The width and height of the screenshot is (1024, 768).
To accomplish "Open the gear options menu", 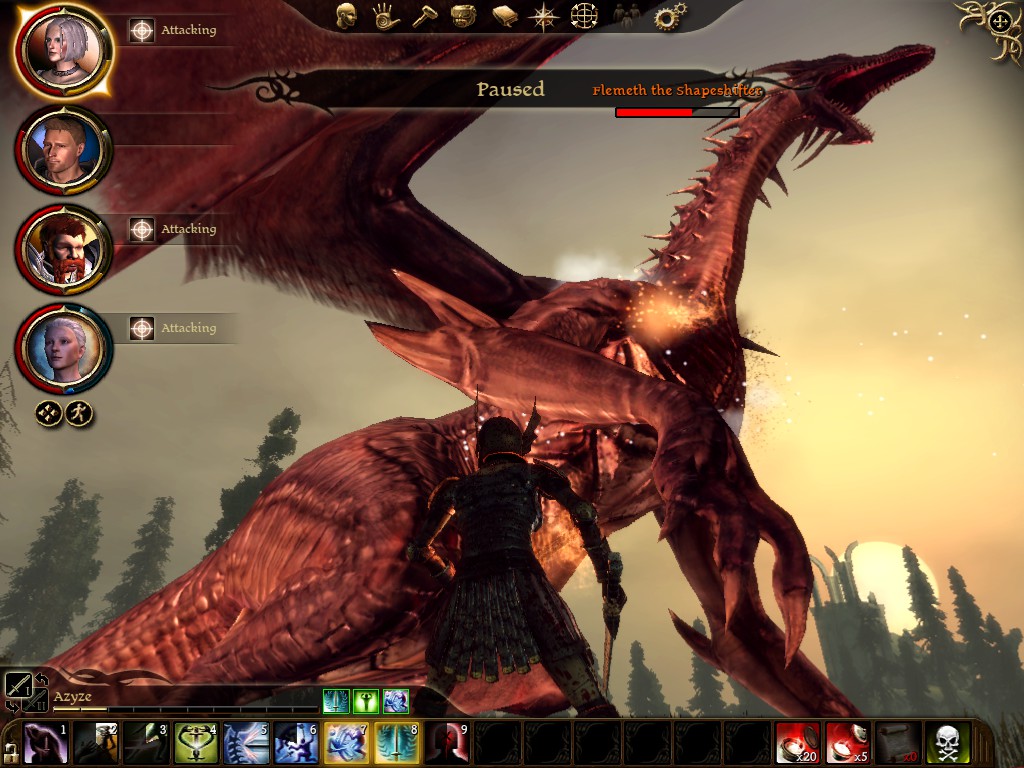I will coord(669,16).
